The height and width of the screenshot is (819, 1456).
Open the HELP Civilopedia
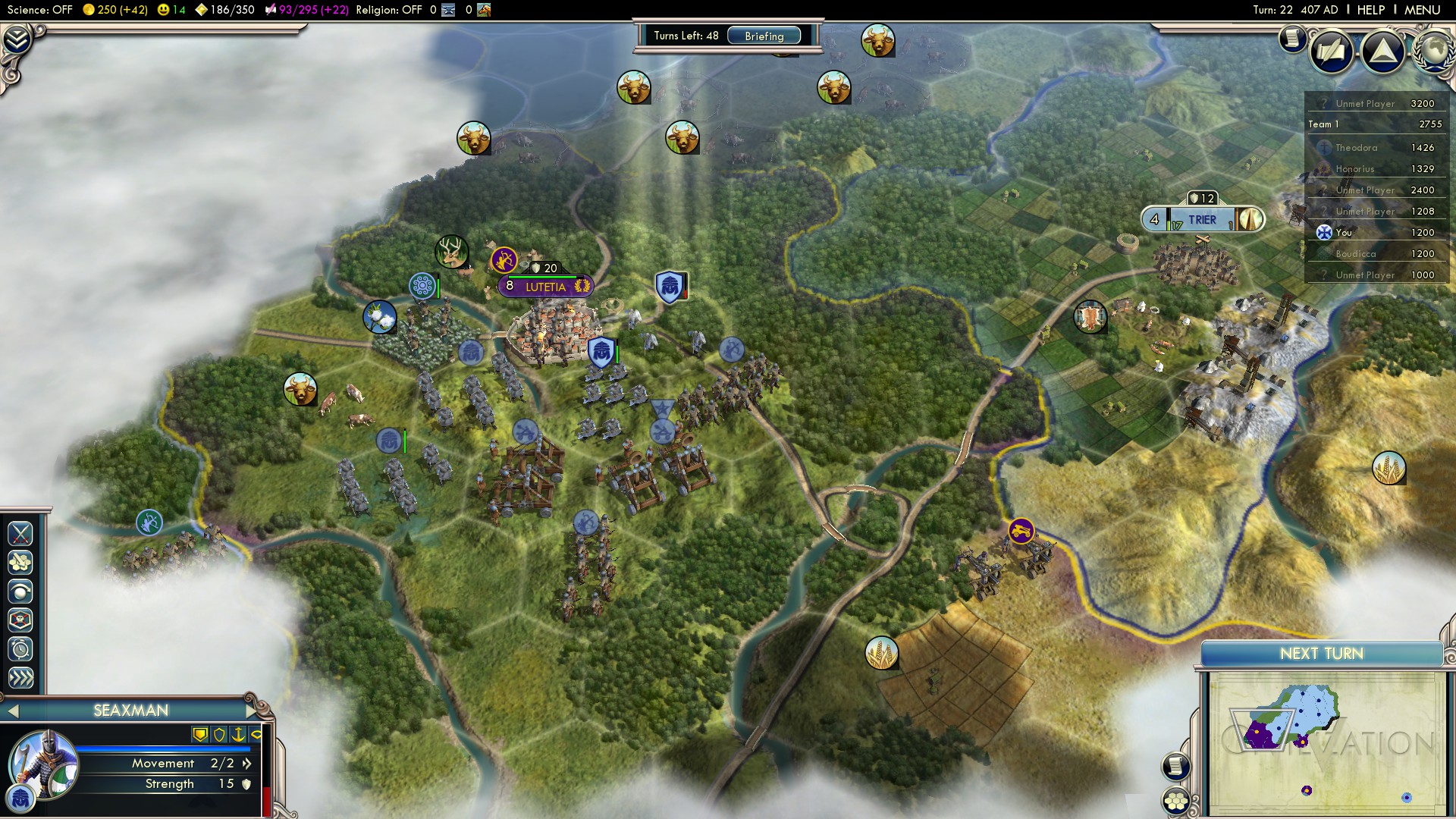click(1370, 10)
